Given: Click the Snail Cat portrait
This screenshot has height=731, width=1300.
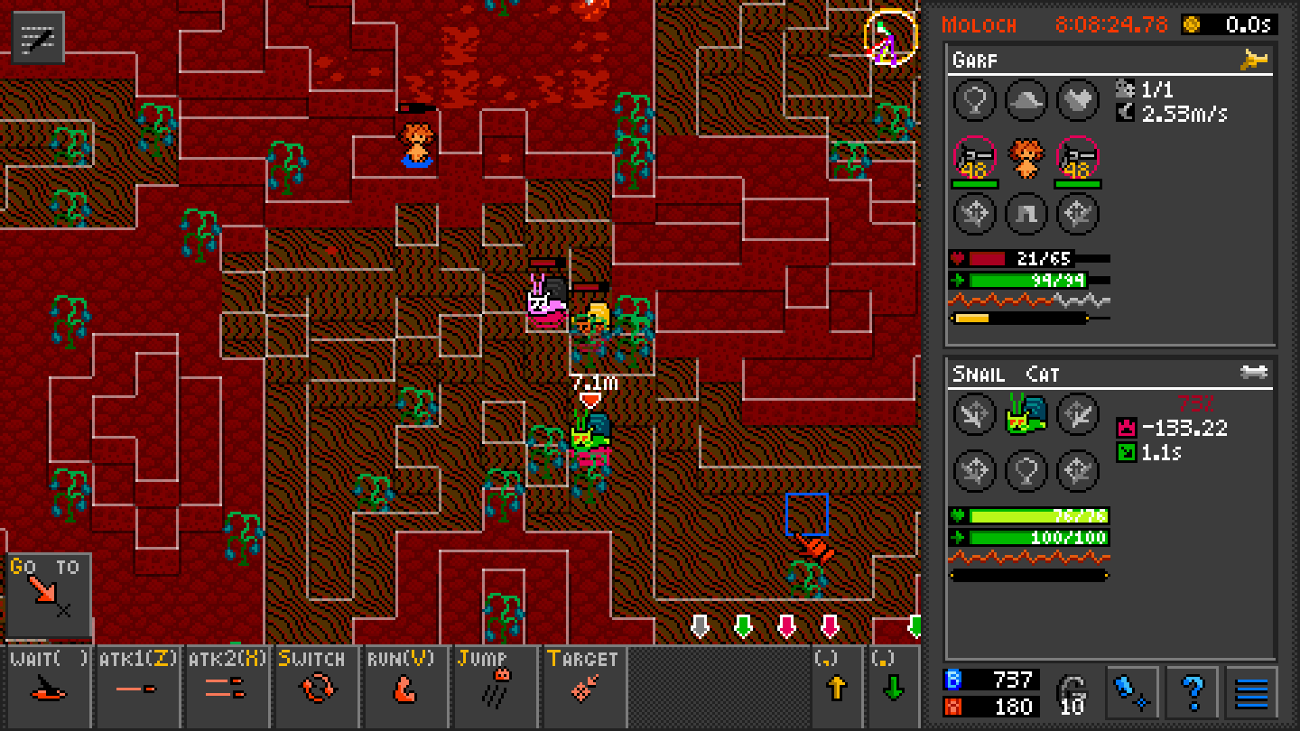Looking at the screenshot, I should pyautogui.click(x=1026, y=414).
